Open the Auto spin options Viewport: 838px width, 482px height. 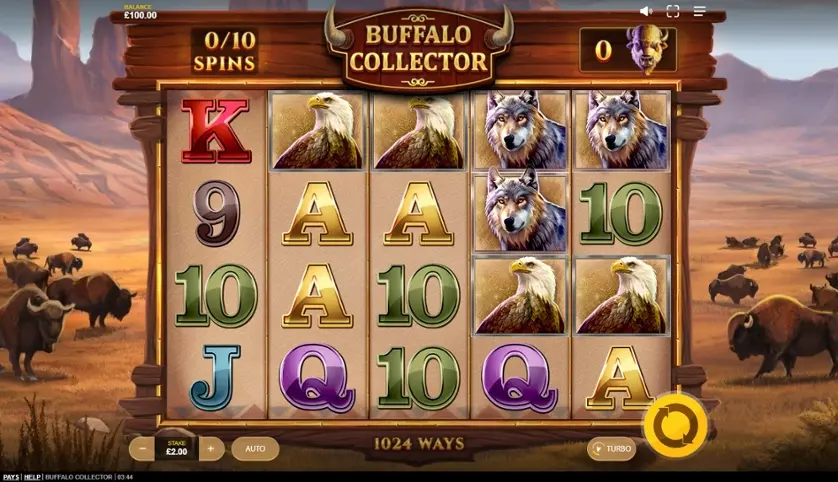(x=255, y=449)
